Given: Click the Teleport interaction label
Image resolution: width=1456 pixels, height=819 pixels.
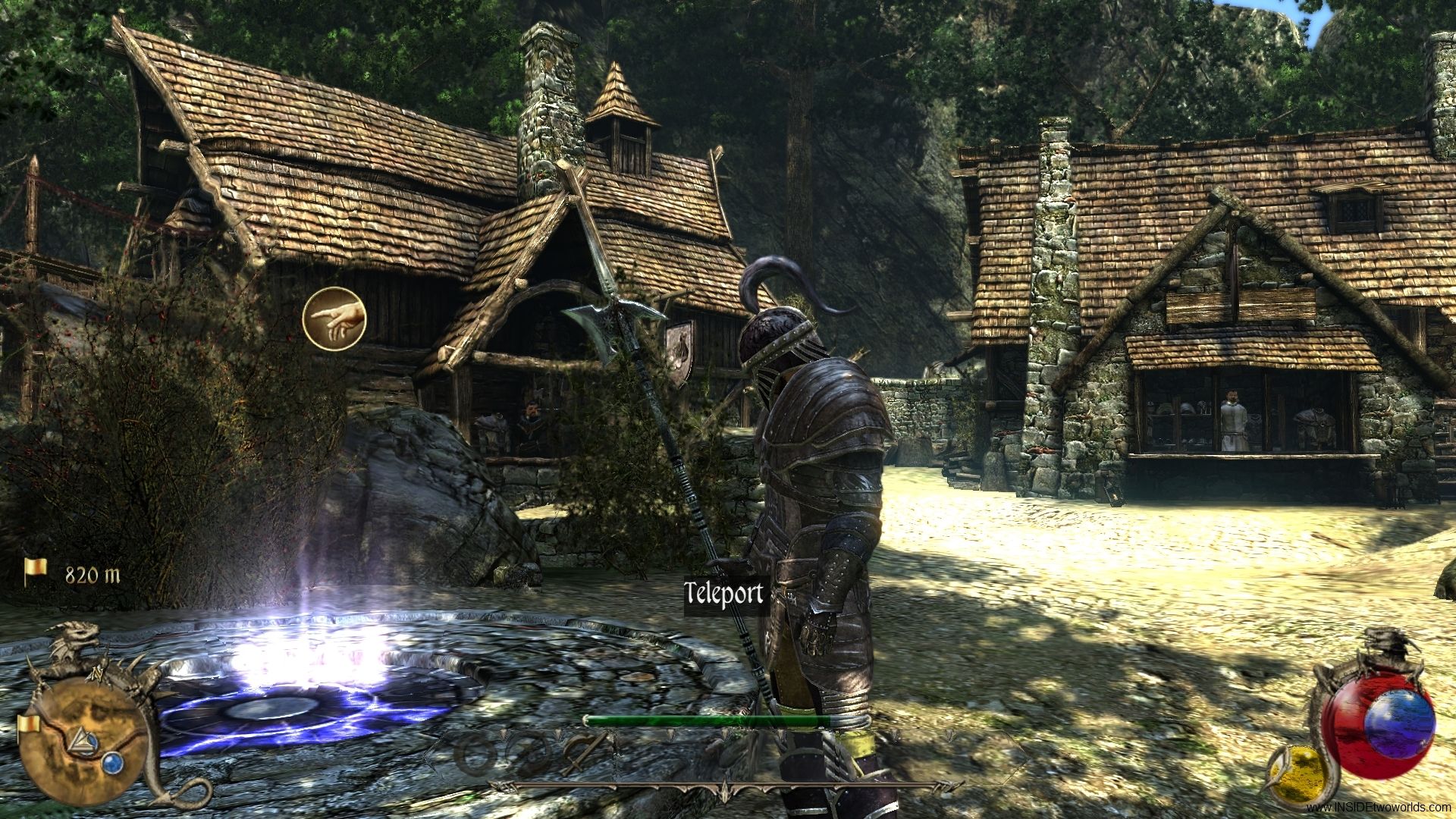Looking at the screenshot, I should (723, 594).
